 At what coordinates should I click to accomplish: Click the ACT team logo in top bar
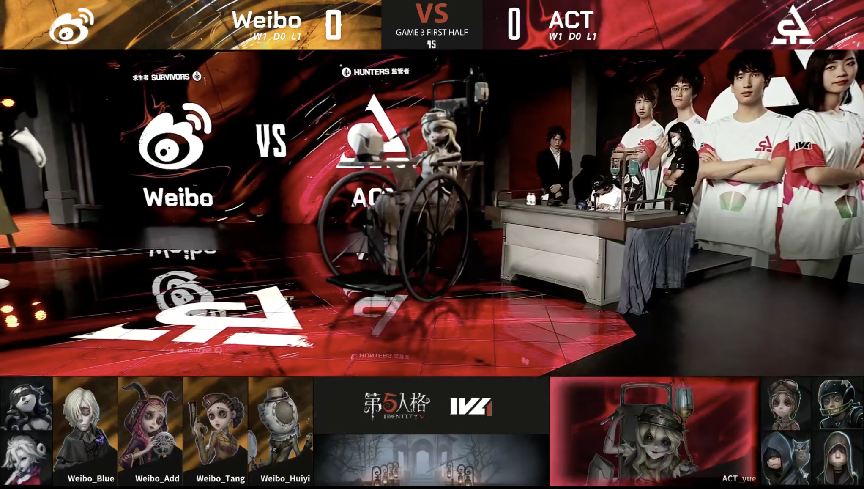[792, 26]
